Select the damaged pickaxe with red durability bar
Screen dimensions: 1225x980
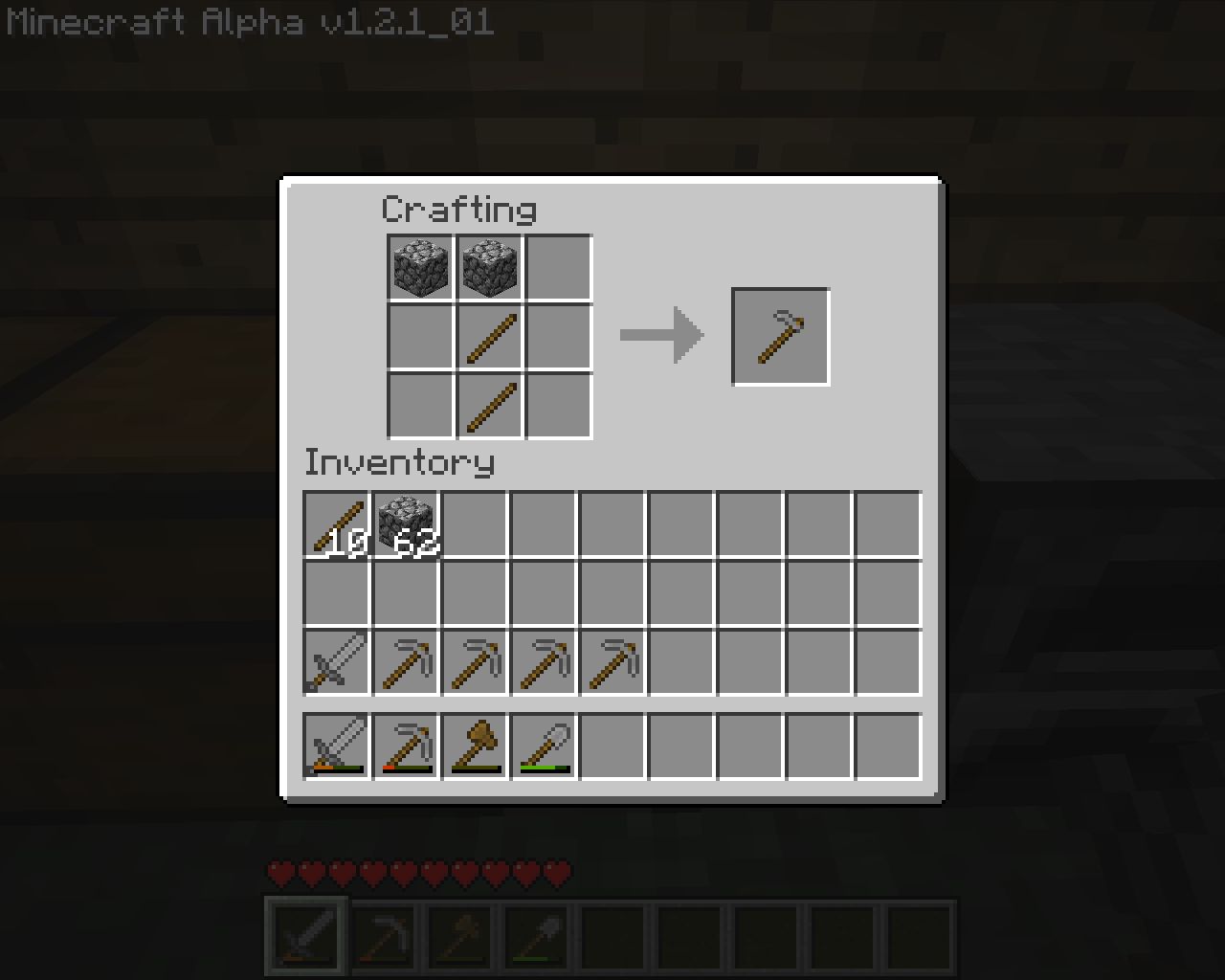click(x=406, y=746)
